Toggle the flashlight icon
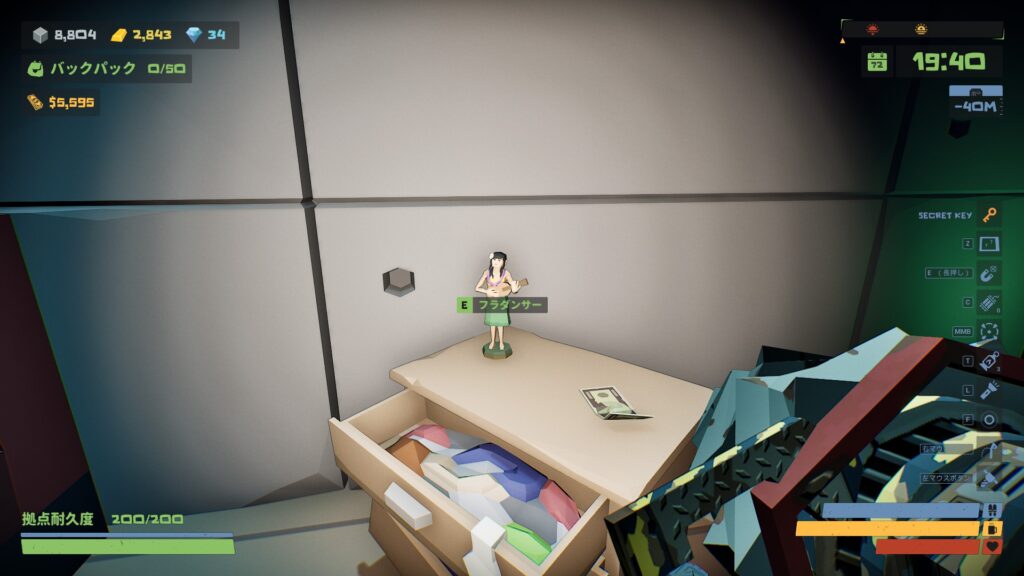The height and width of the screenshot is (576, 1024). tap(990, 390)
